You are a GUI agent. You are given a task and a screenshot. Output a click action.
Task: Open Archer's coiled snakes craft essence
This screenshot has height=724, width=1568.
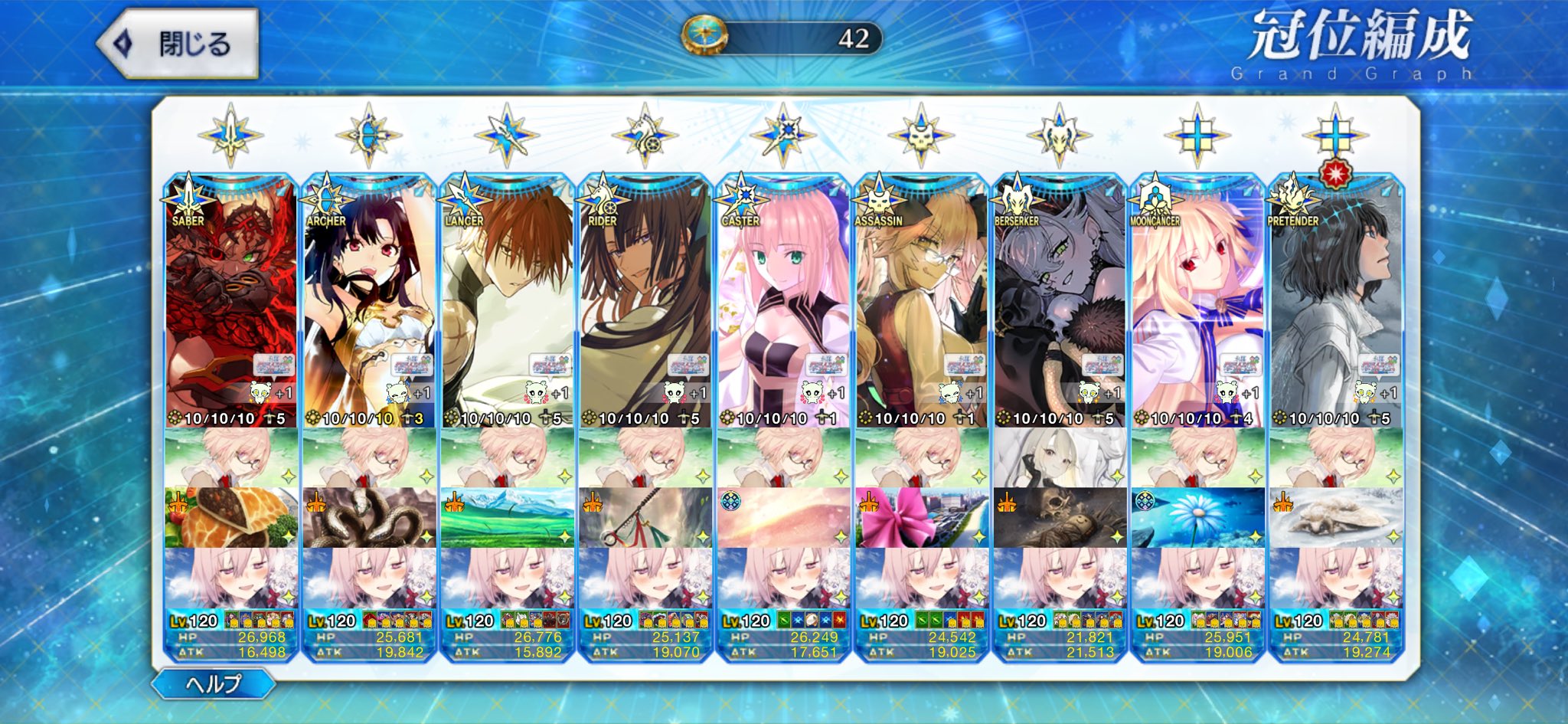[368, 517]
